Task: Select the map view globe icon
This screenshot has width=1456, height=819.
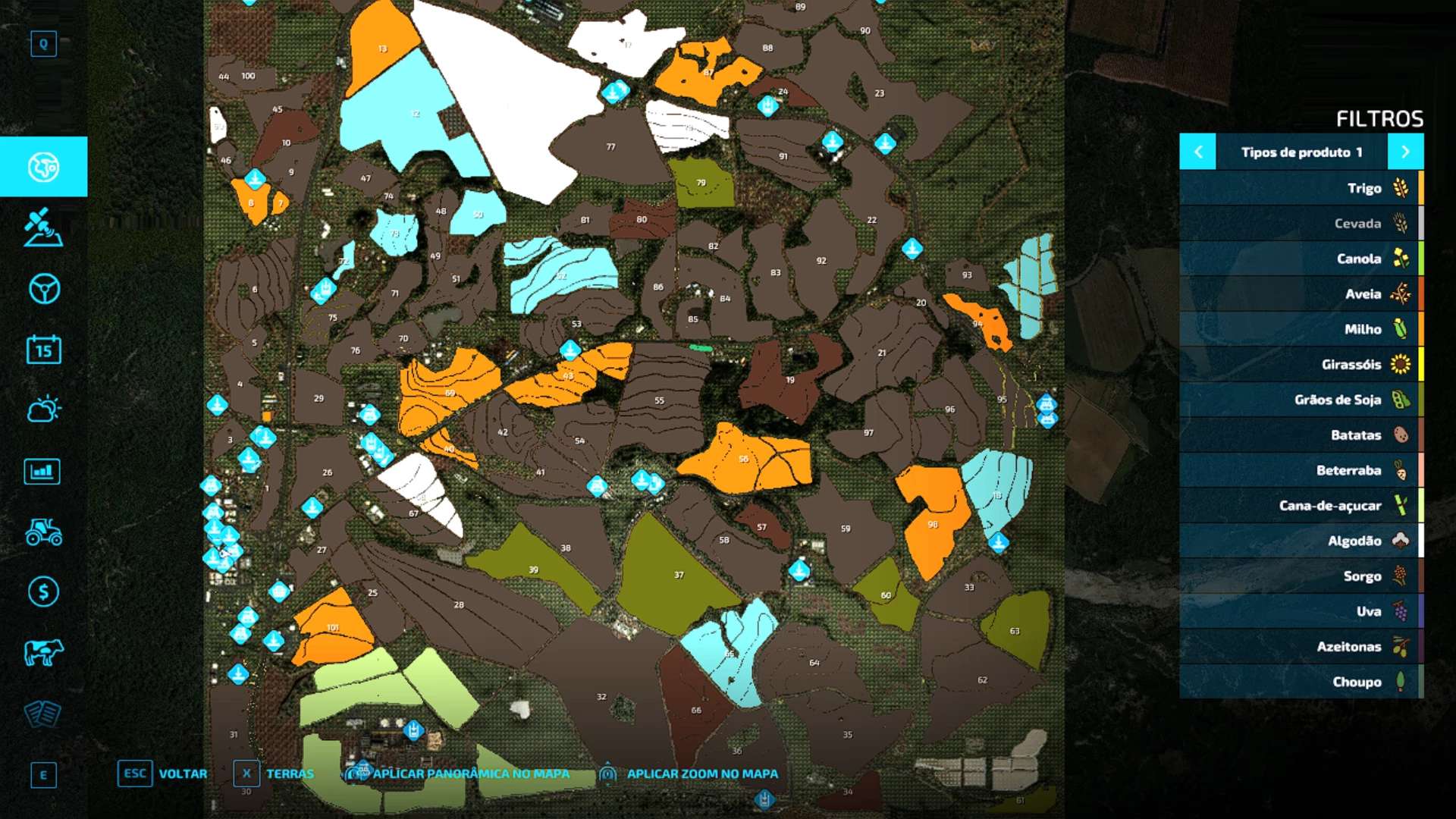Action: coord(44,167)
